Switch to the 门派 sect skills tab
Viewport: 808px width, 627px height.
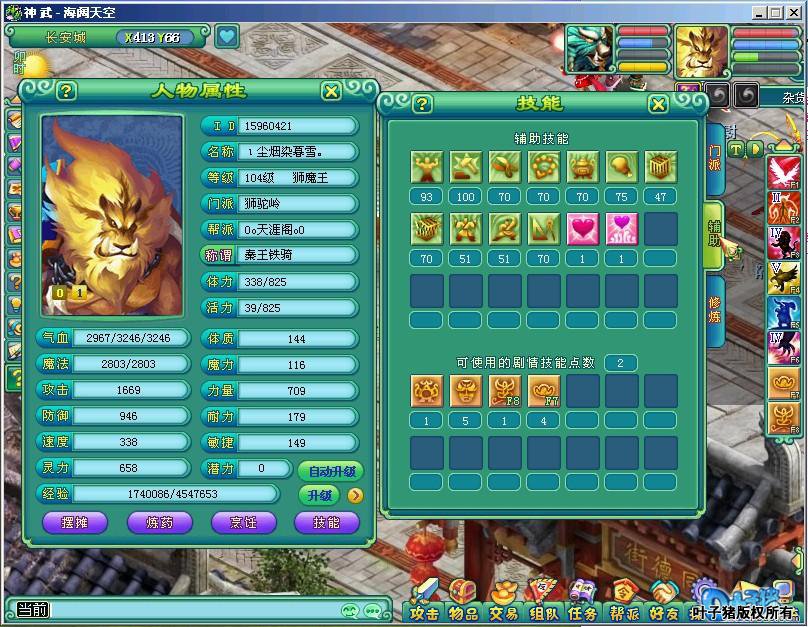tap(714, 156)
